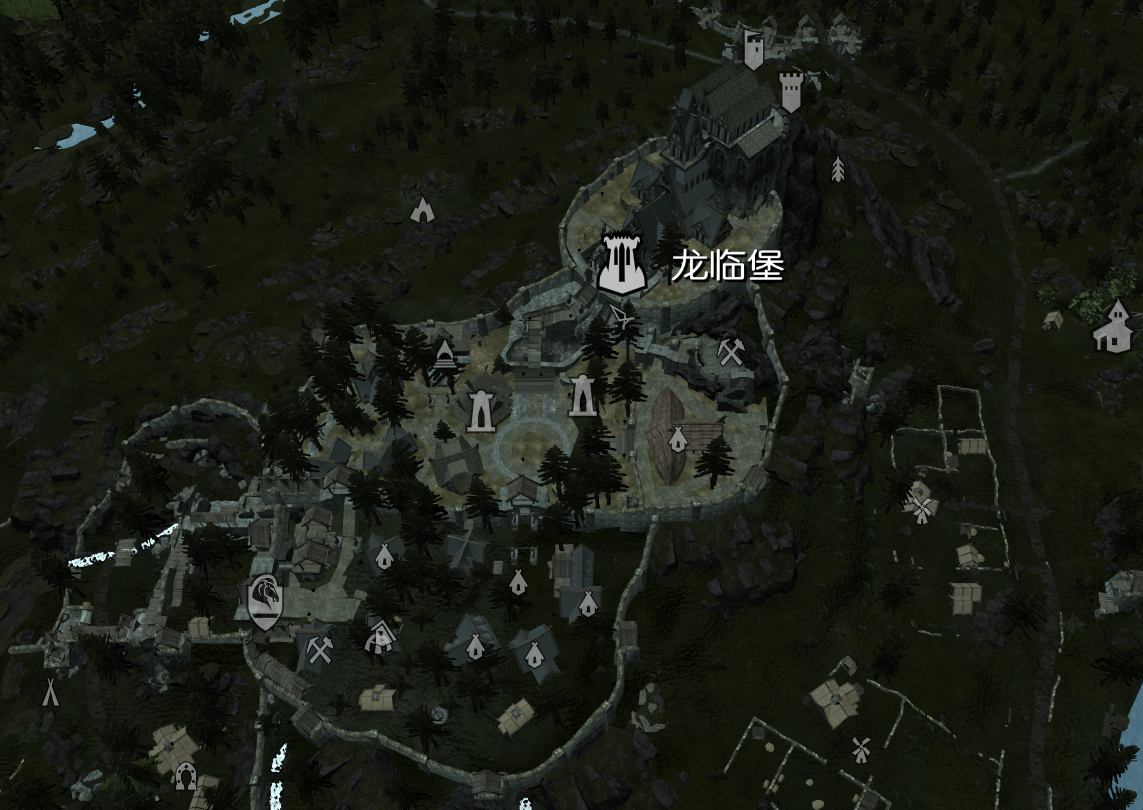Viewport: 1143px width, 810px height.
Task: Select the crossed hammers marker beside Dragonsreach
Action: click(729, 351)
